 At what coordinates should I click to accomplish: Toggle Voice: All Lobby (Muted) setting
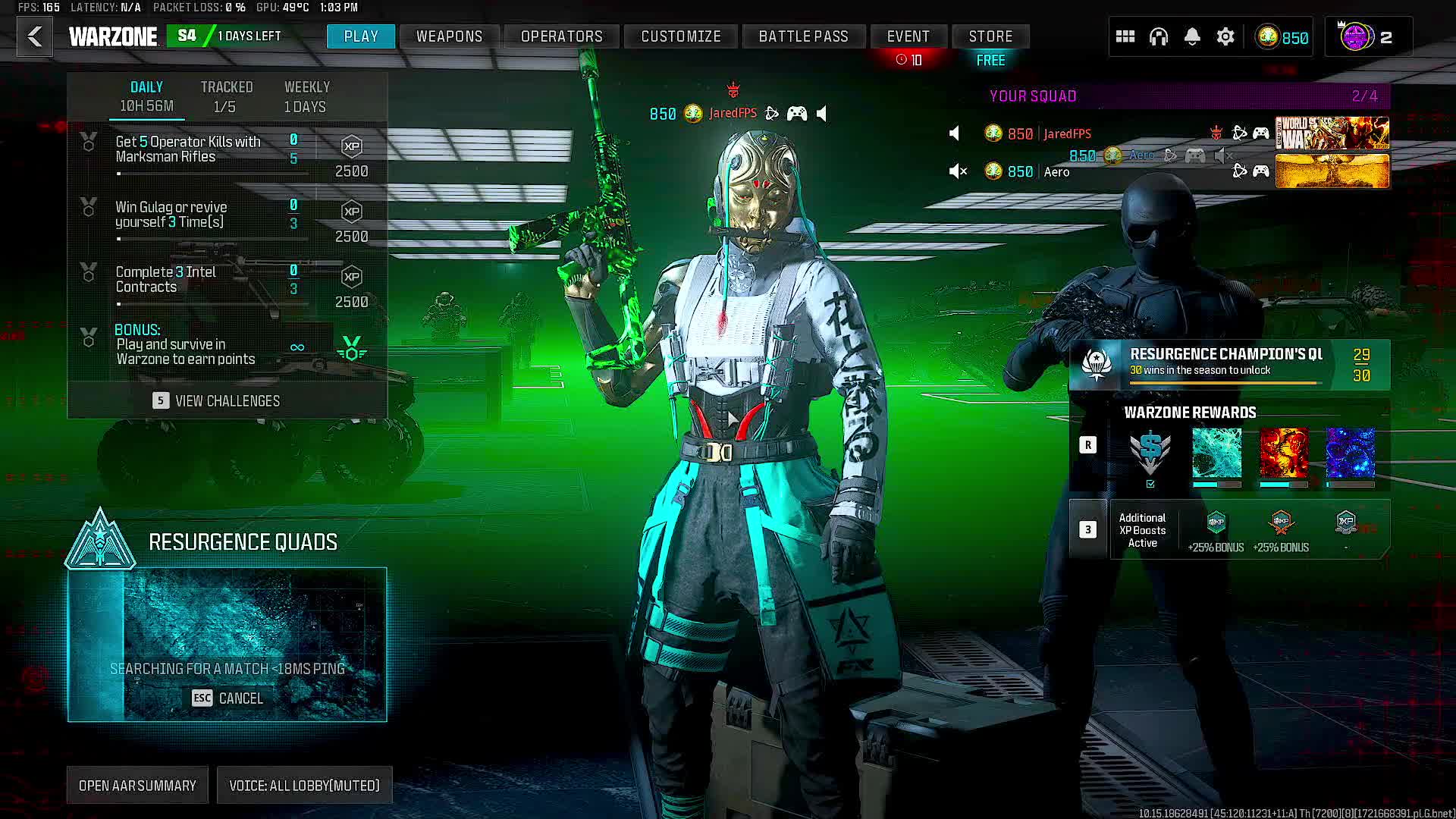304,786
